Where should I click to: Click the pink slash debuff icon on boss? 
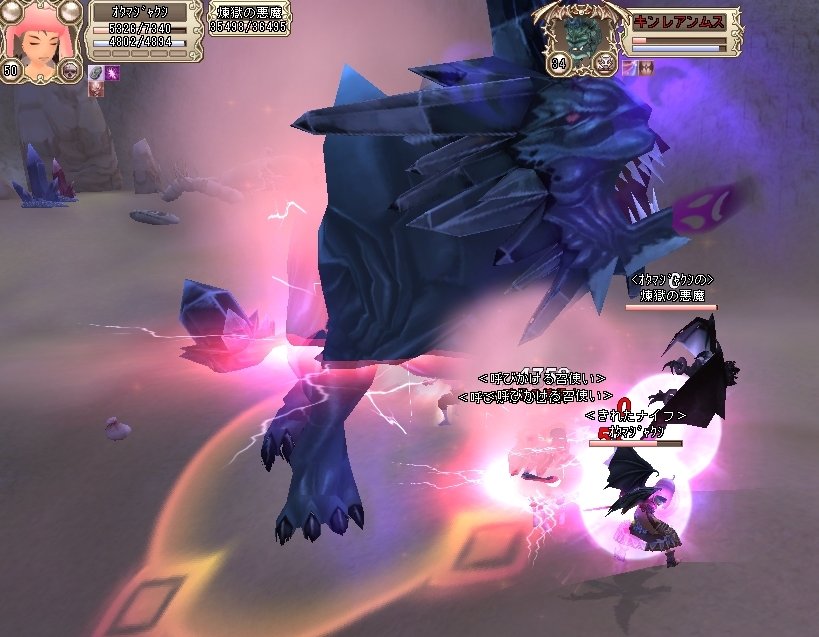coord(628,67)
